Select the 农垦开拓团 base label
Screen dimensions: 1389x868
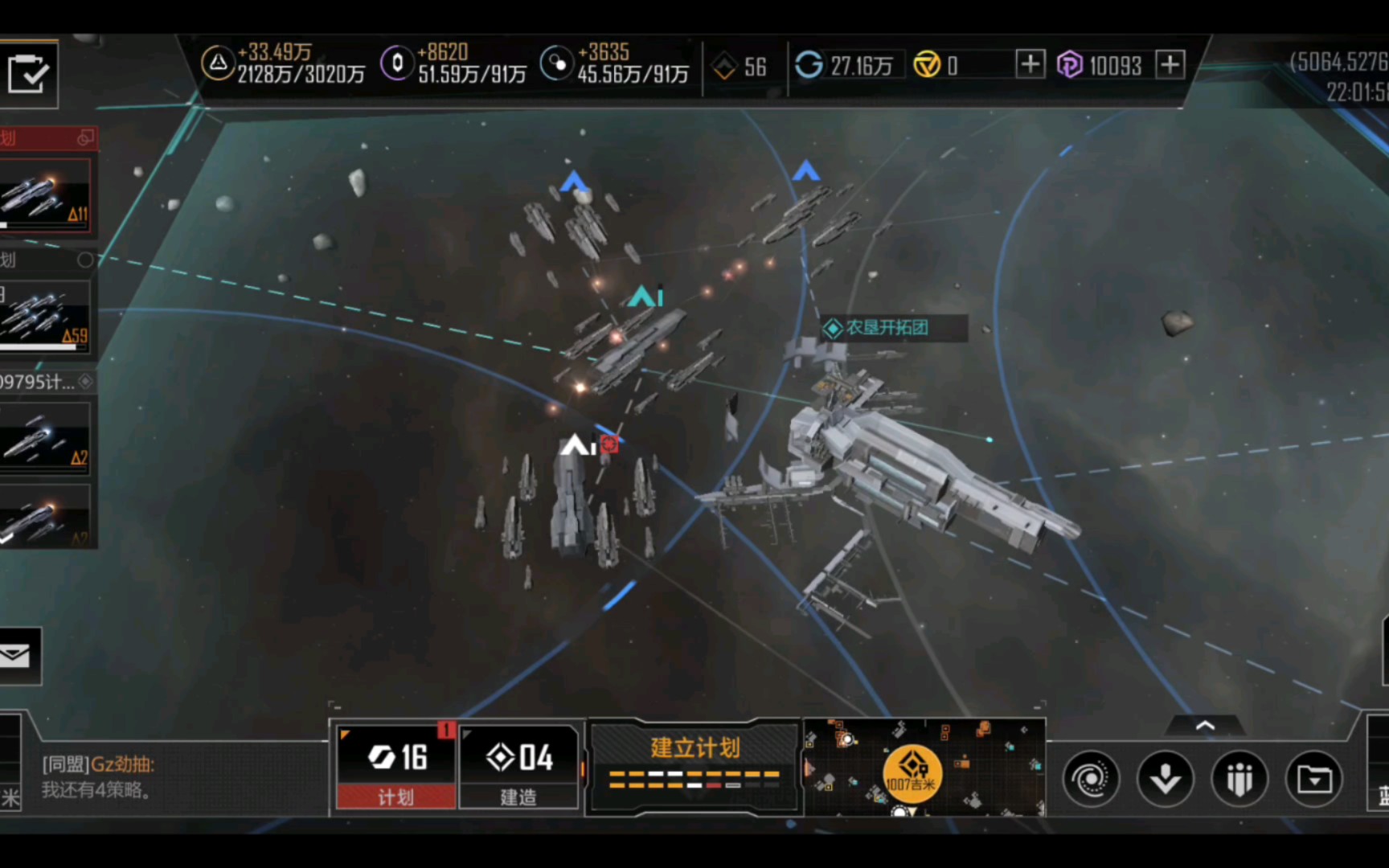pyautogui.click(x=888, y=328)
